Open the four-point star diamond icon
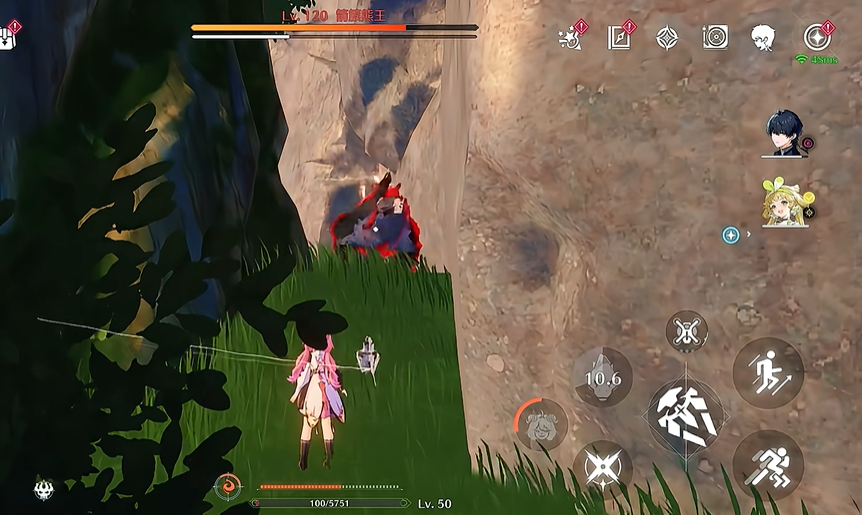862x515 pixels. pyautogui.click(x=667, y=38)
